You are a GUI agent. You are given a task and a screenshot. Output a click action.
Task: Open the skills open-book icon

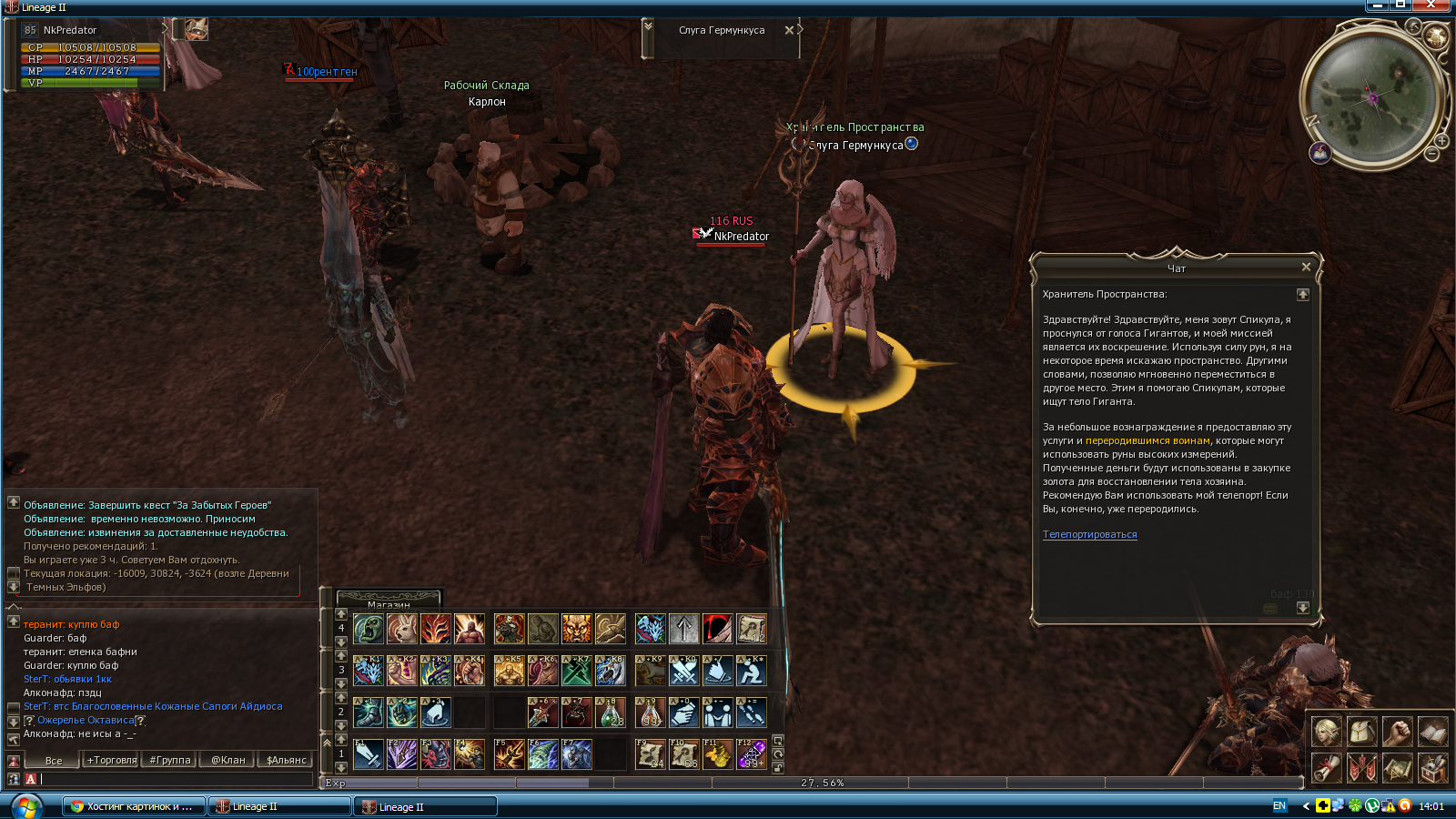tap(1432, 731)
